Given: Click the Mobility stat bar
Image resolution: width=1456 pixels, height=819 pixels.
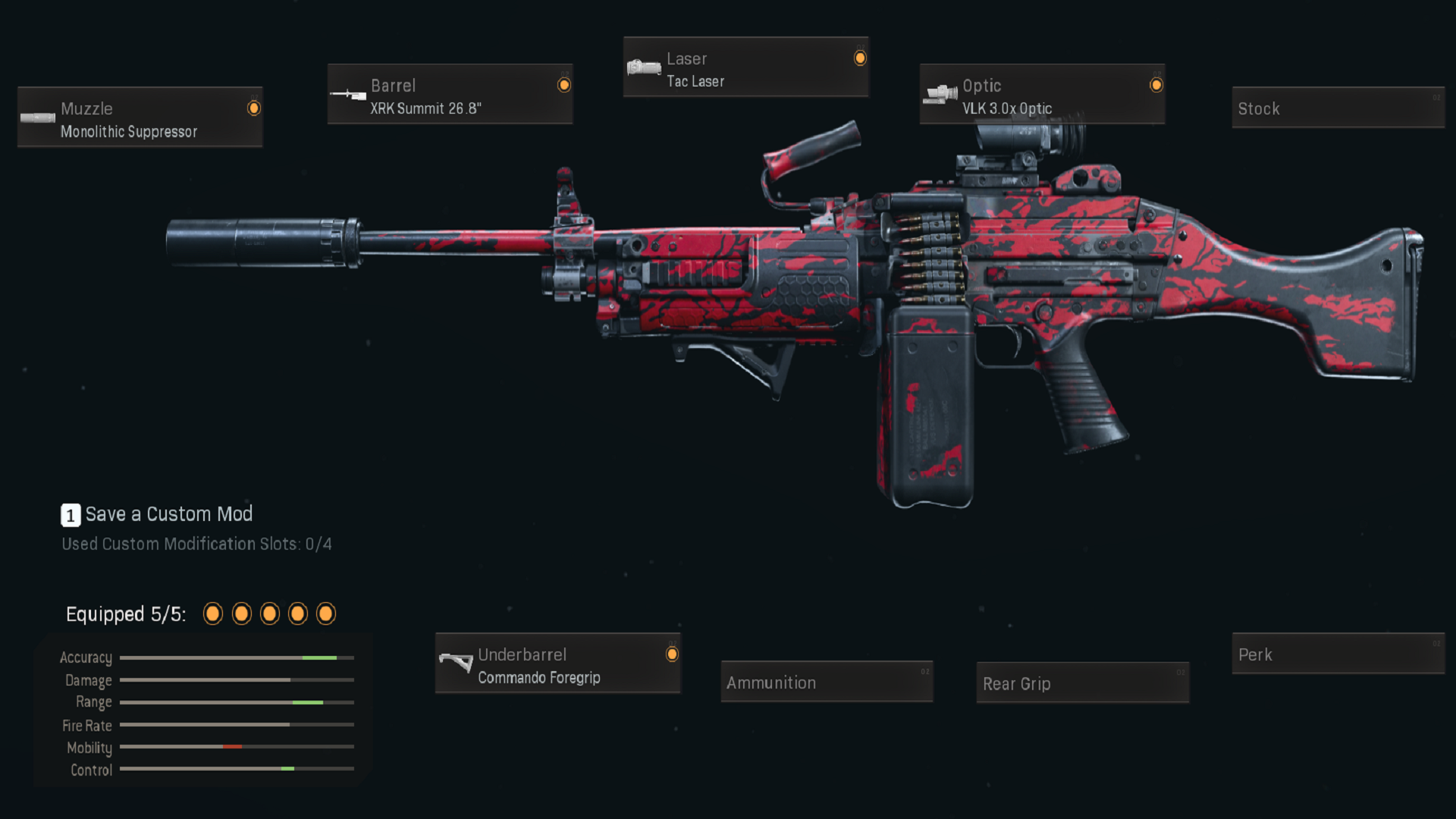Looking at the screenshot, I should coord(235,747).
